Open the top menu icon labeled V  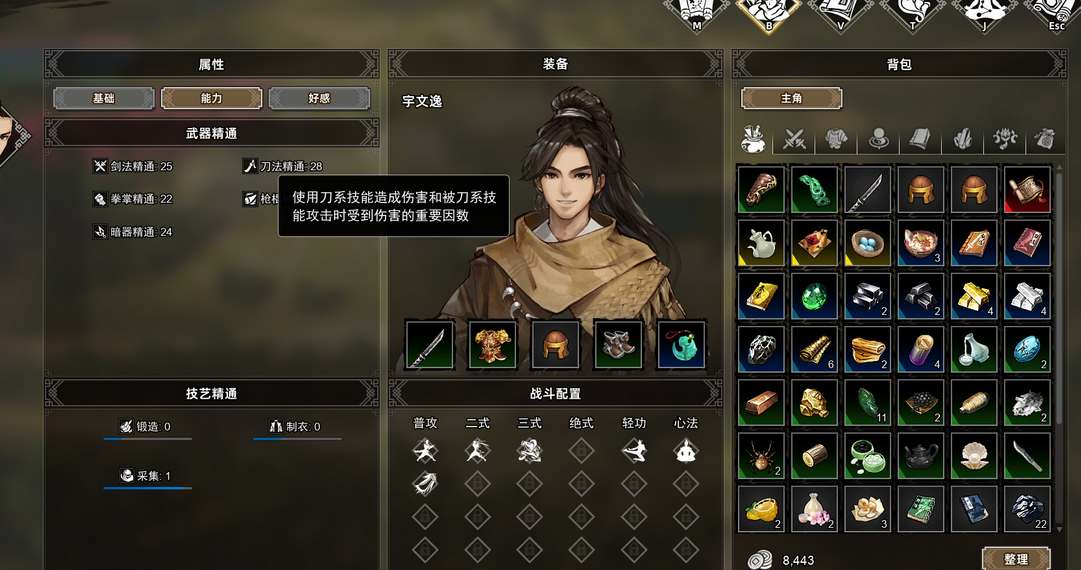841,14
